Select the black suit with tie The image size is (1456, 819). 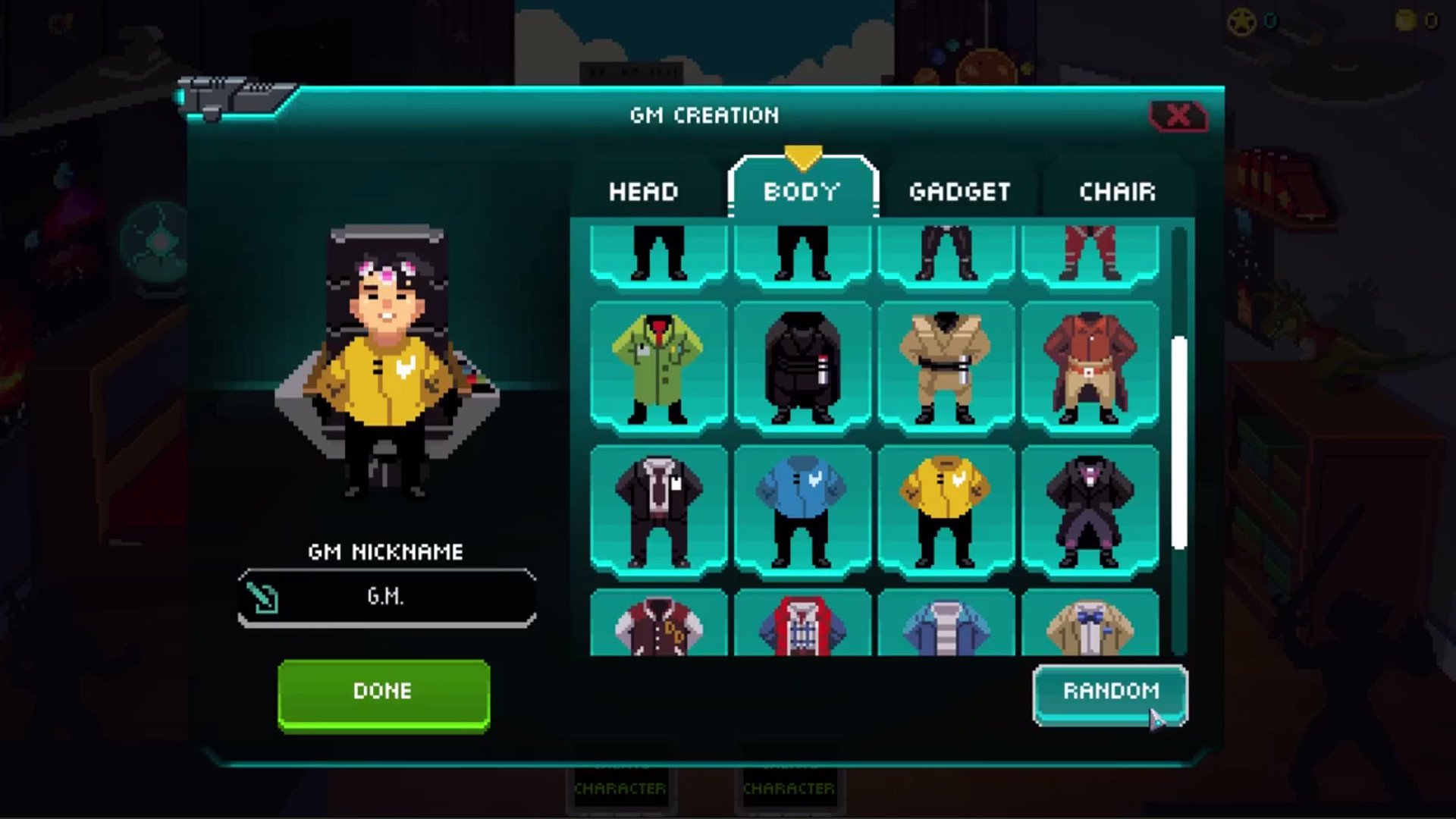click(657, 512)
